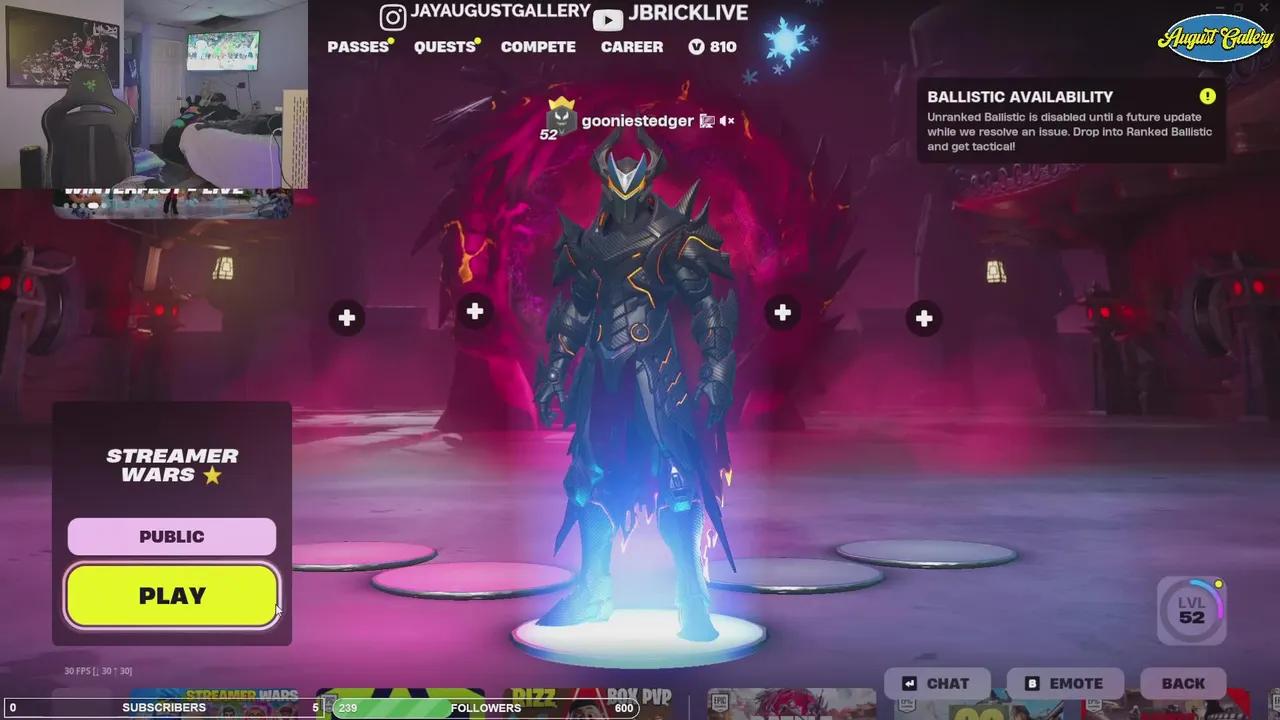Open the COMPETE menu
This screenshot has height=720, width=1280.
click(538, 46)
